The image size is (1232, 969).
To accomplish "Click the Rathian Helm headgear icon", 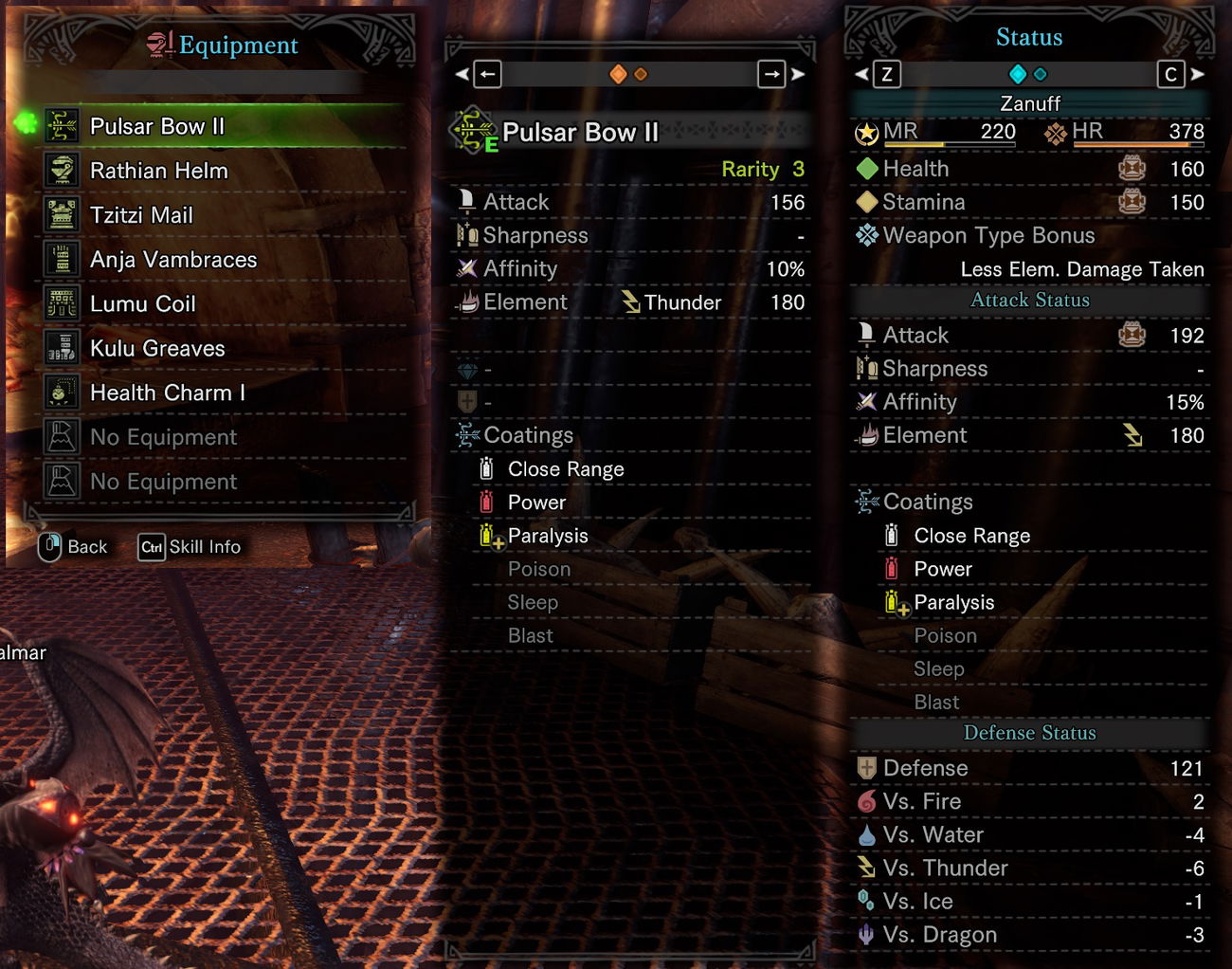I will 62,171.
